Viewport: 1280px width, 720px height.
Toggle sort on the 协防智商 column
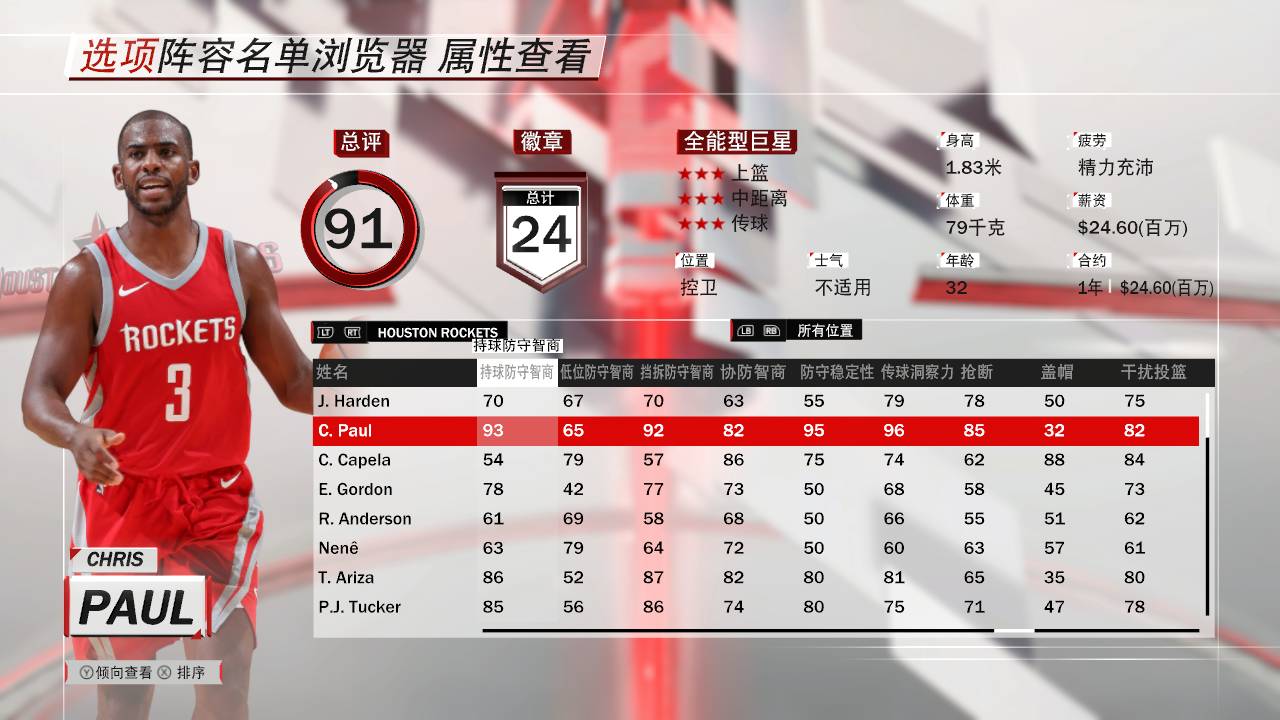pos(757,371)
